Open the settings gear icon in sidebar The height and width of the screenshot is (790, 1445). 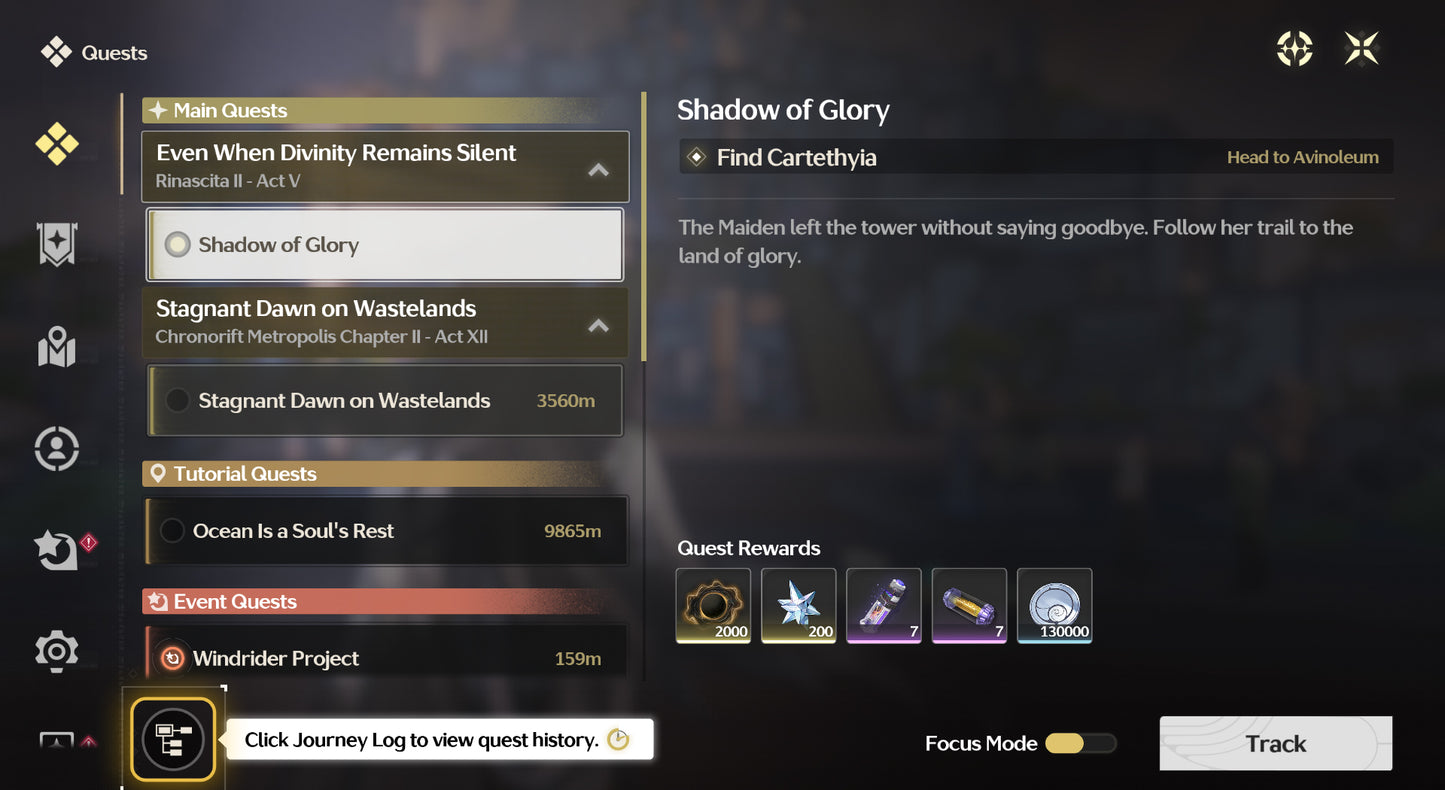point(57,650)
